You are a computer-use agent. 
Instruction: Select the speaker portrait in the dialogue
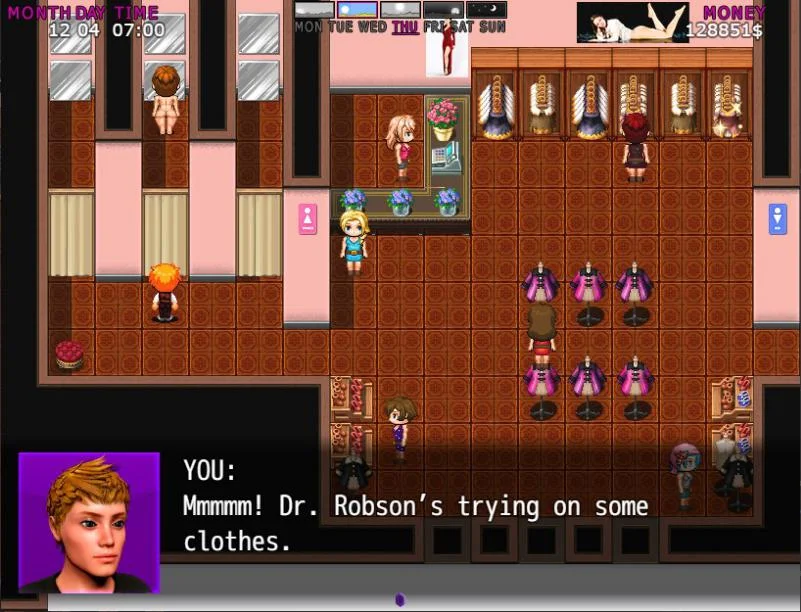89,522
